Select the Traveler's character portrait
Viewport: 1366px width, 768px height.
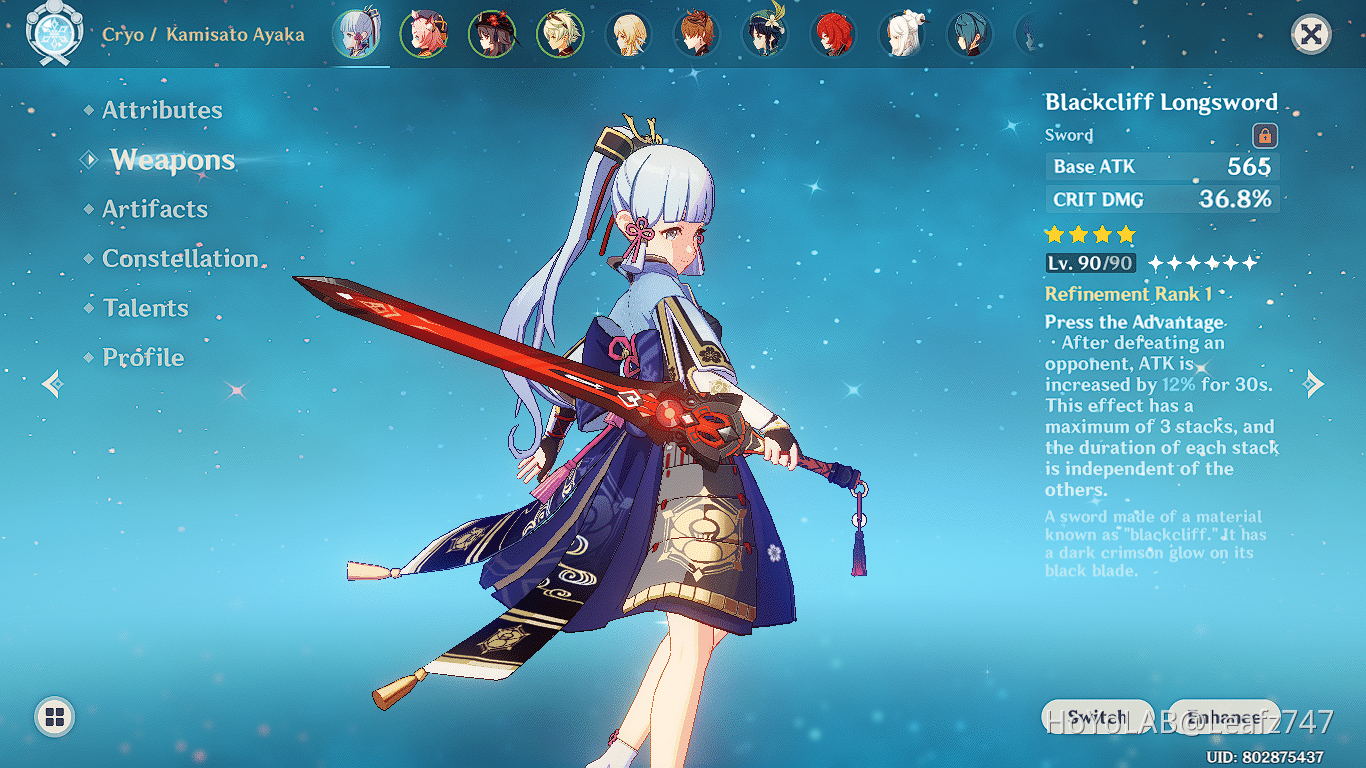coord(628,33)
